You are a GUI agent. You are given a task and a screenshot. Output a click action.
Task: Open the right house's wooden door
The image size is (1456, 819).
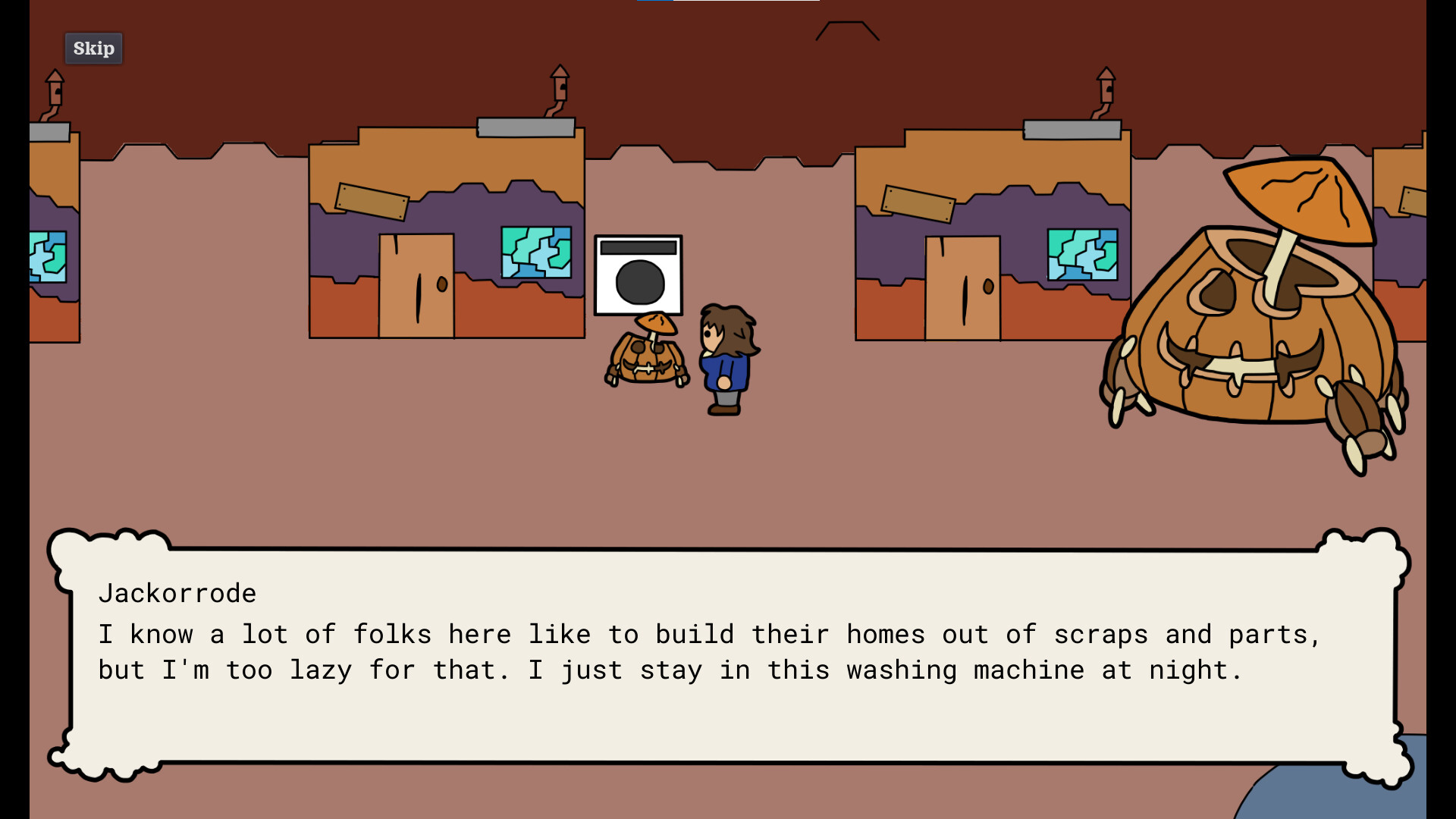tap(963, 288)
